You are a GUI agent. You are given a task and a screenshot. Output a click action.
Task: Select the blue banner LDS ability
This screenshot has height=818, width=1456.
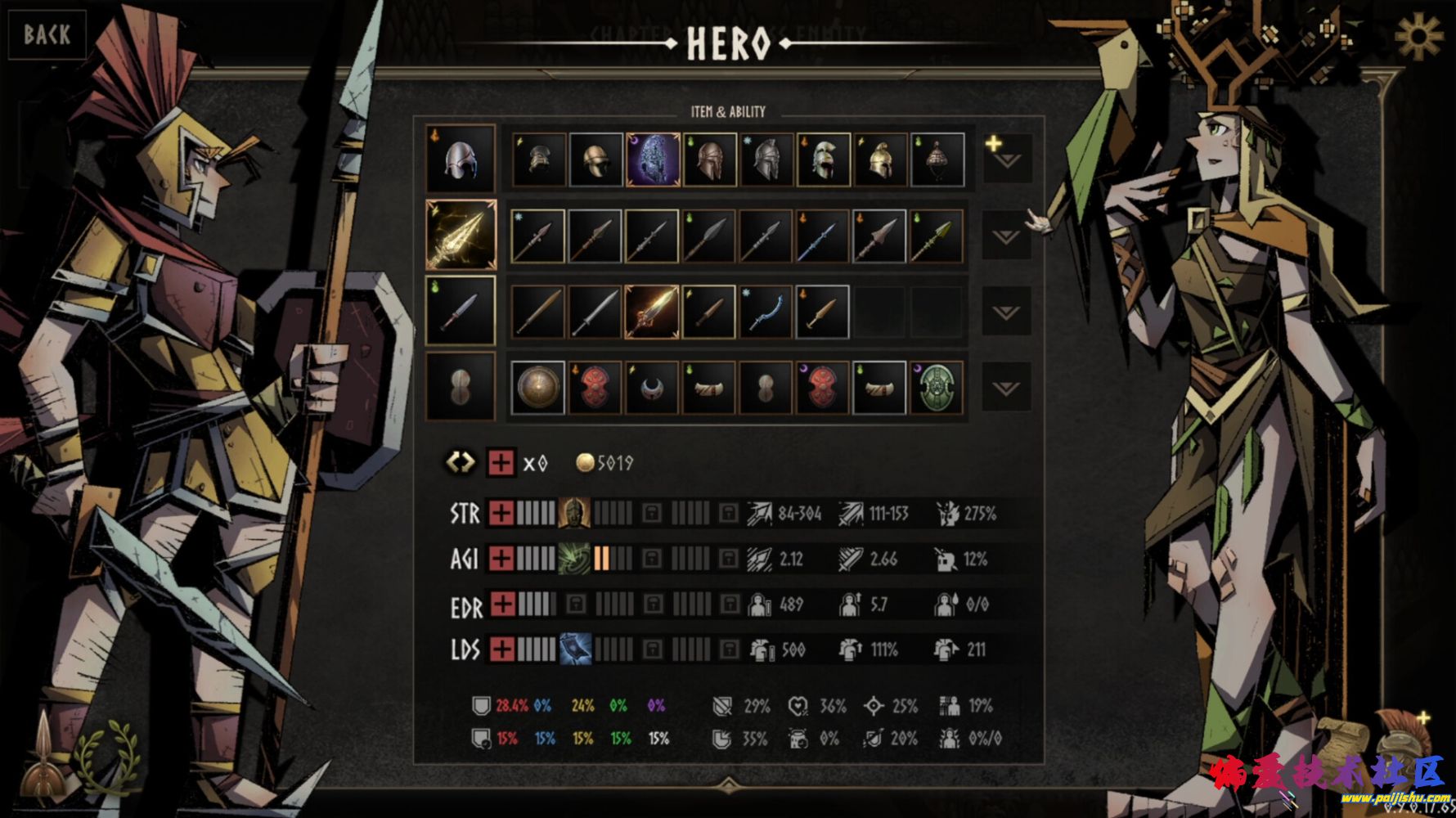pyautogui.click(x=574, y=649)
